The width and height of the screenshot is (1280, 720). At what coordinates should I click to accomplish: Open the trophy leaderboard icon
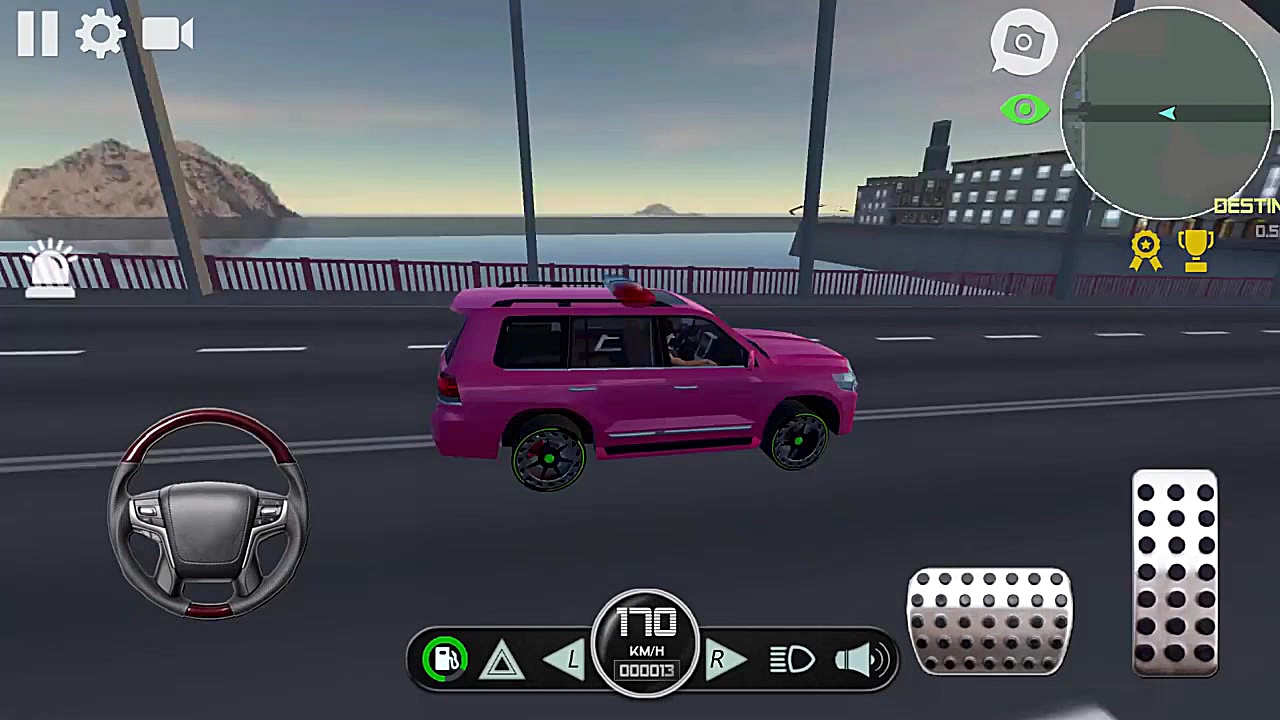[1197, 248]
